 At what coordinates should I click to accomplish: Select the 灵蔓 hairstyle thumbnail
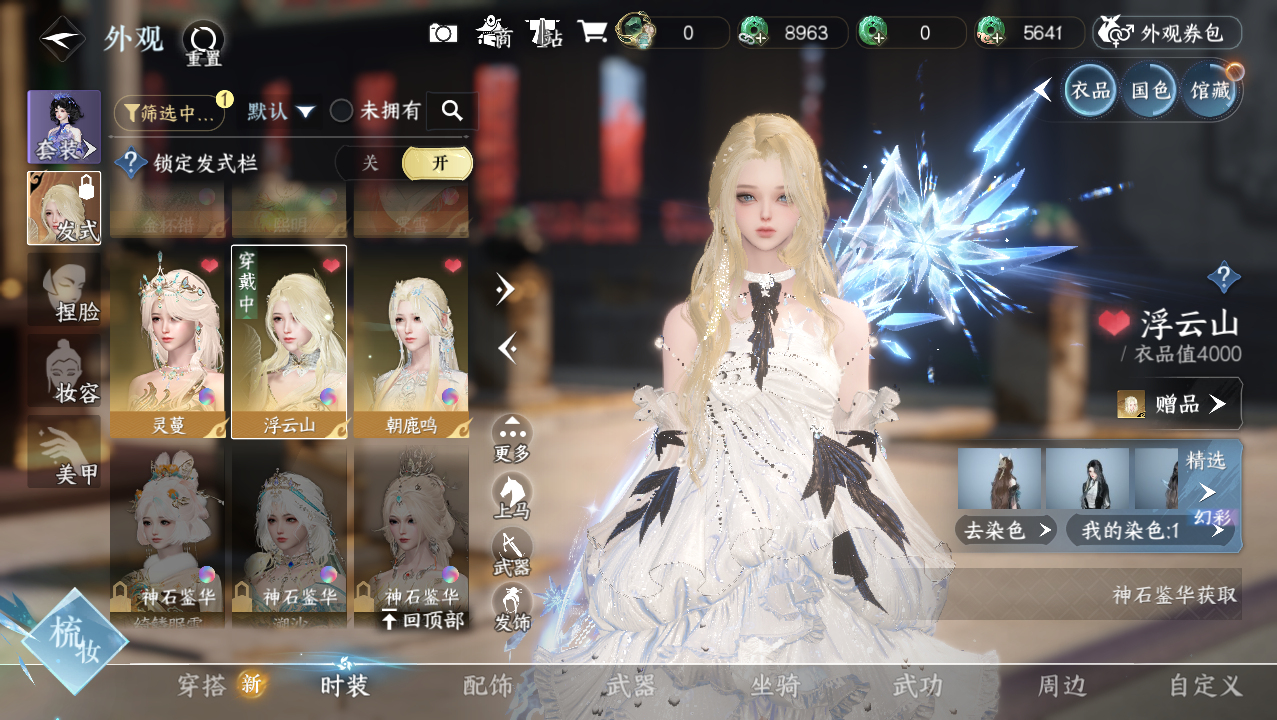[168, 341]
